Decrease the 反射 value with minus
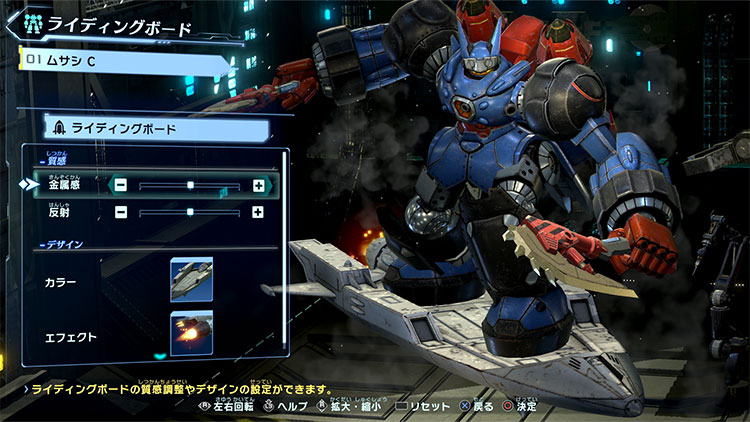The height and width of the screenshot is (422, 750). point(120,212)
